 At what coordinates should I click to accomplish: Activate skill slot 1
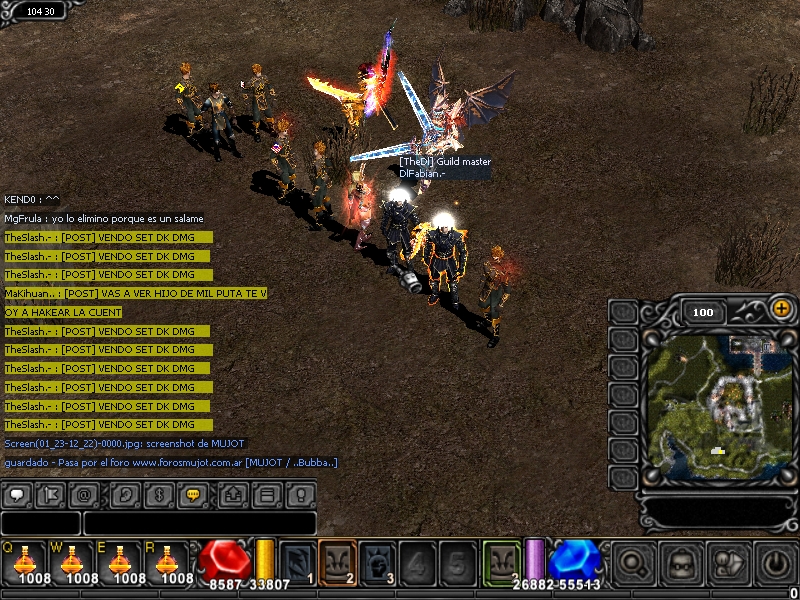(298, 562)
